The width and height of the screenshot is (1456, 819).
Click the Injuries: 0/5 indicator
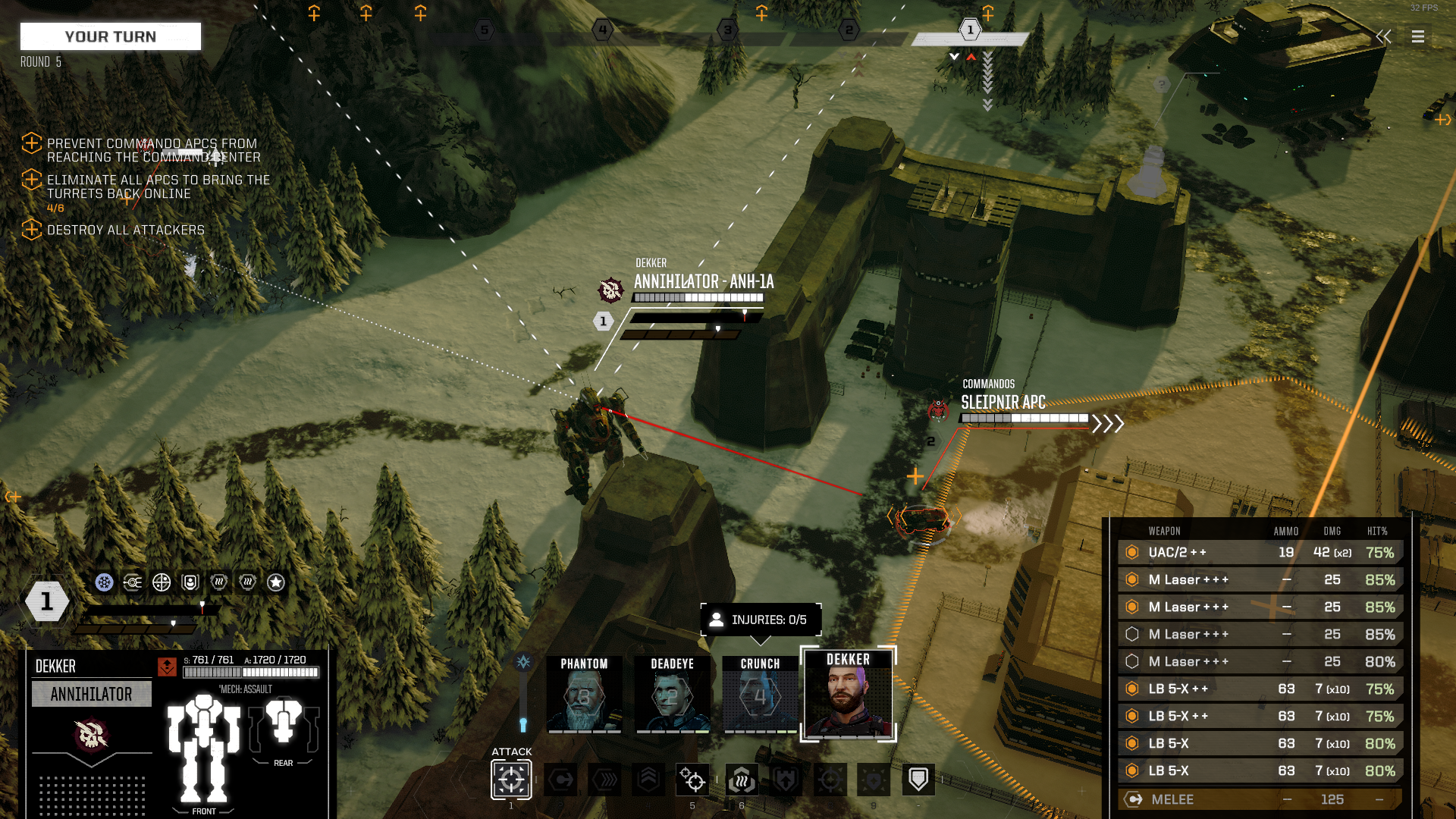760,619
